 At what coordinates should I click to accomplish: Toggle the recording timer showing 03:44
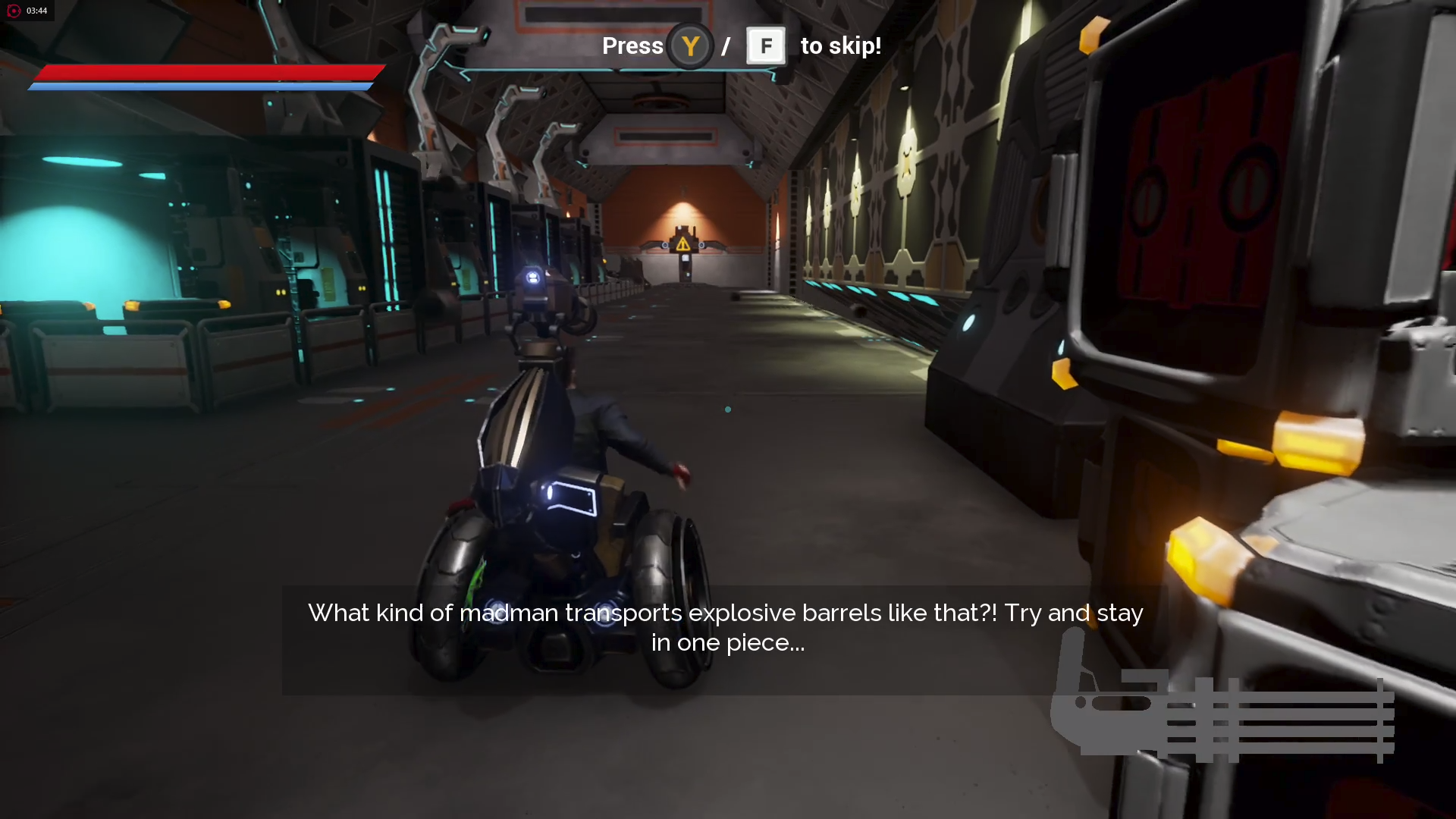[x=36, y=11]
